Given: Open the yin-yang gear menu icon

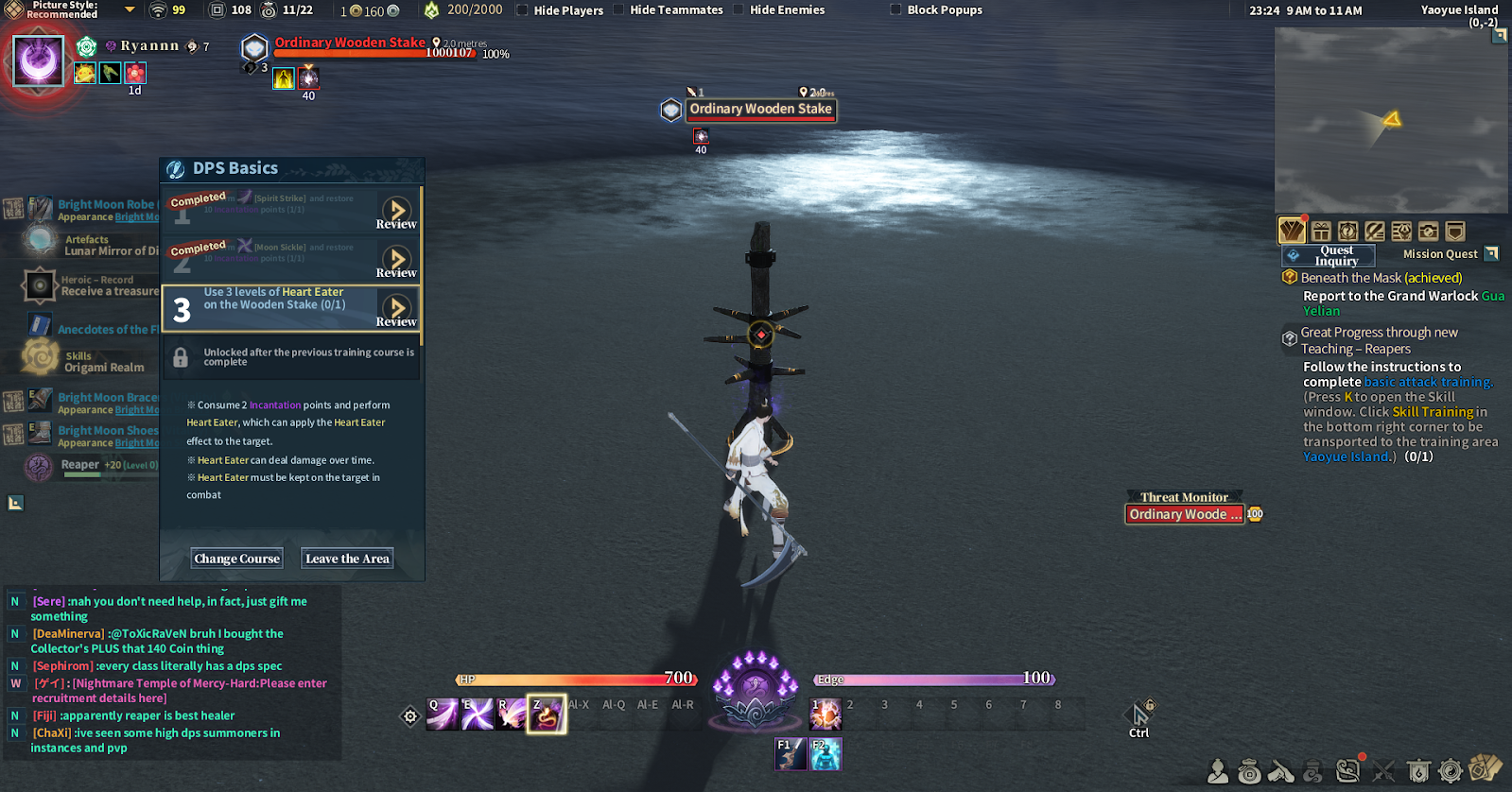Looking at the screenshot, I should tap(1450, 771).
